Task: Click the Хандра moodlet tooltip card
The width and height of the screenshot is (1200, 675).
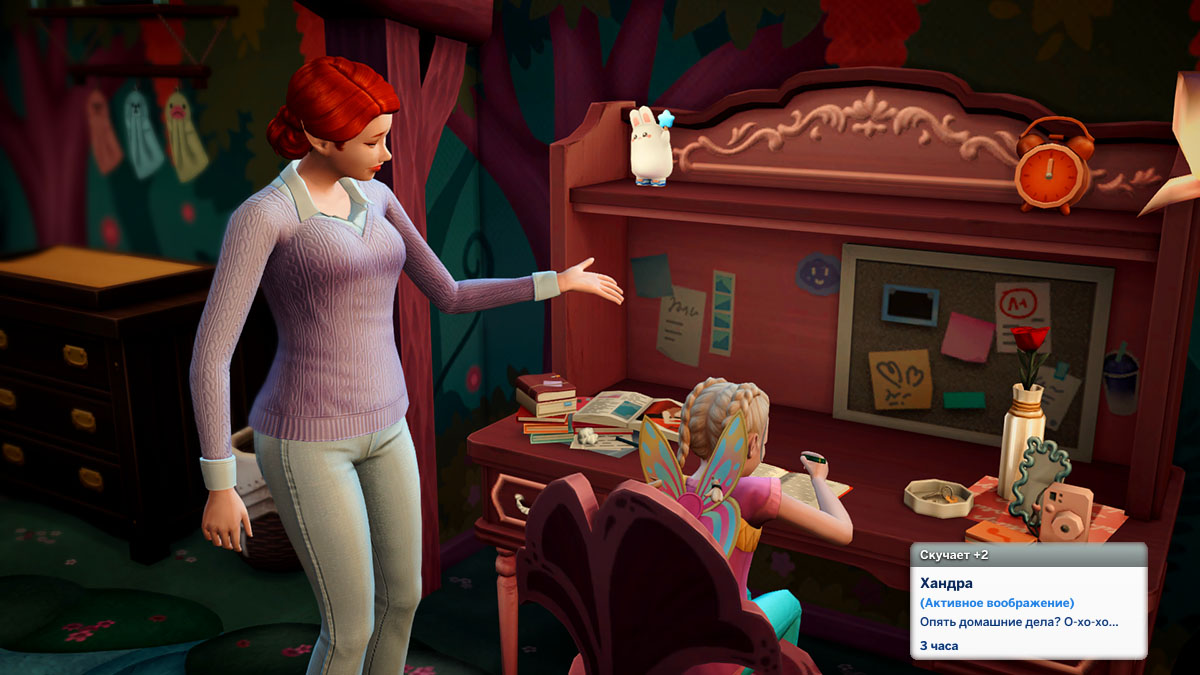Action: point(1028,601)
